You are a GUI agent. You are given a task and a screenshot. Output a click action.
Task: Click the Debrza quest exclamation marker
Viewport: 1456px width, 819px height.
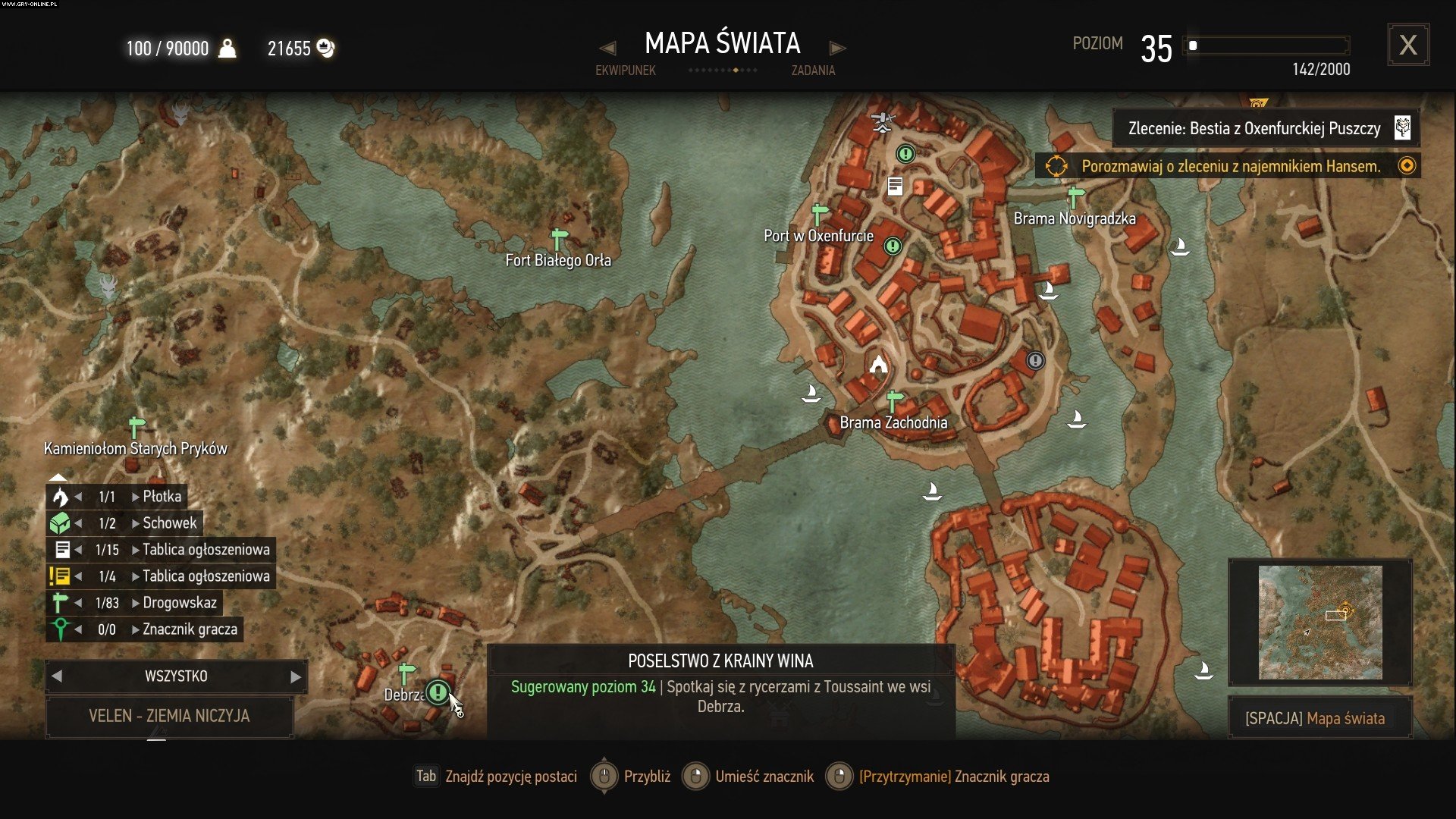[x=438, y=692]
